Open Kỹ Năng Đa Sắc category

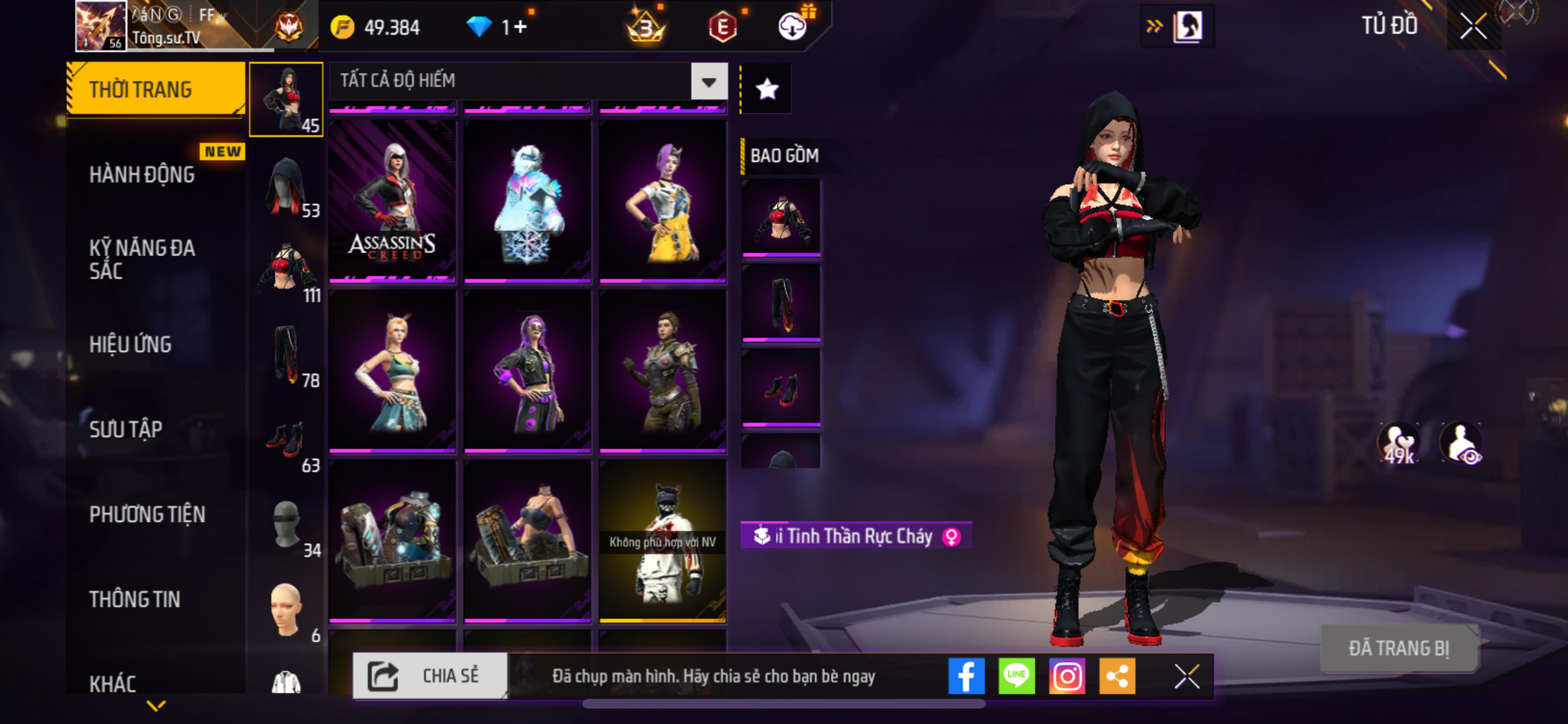click(142, 259)
